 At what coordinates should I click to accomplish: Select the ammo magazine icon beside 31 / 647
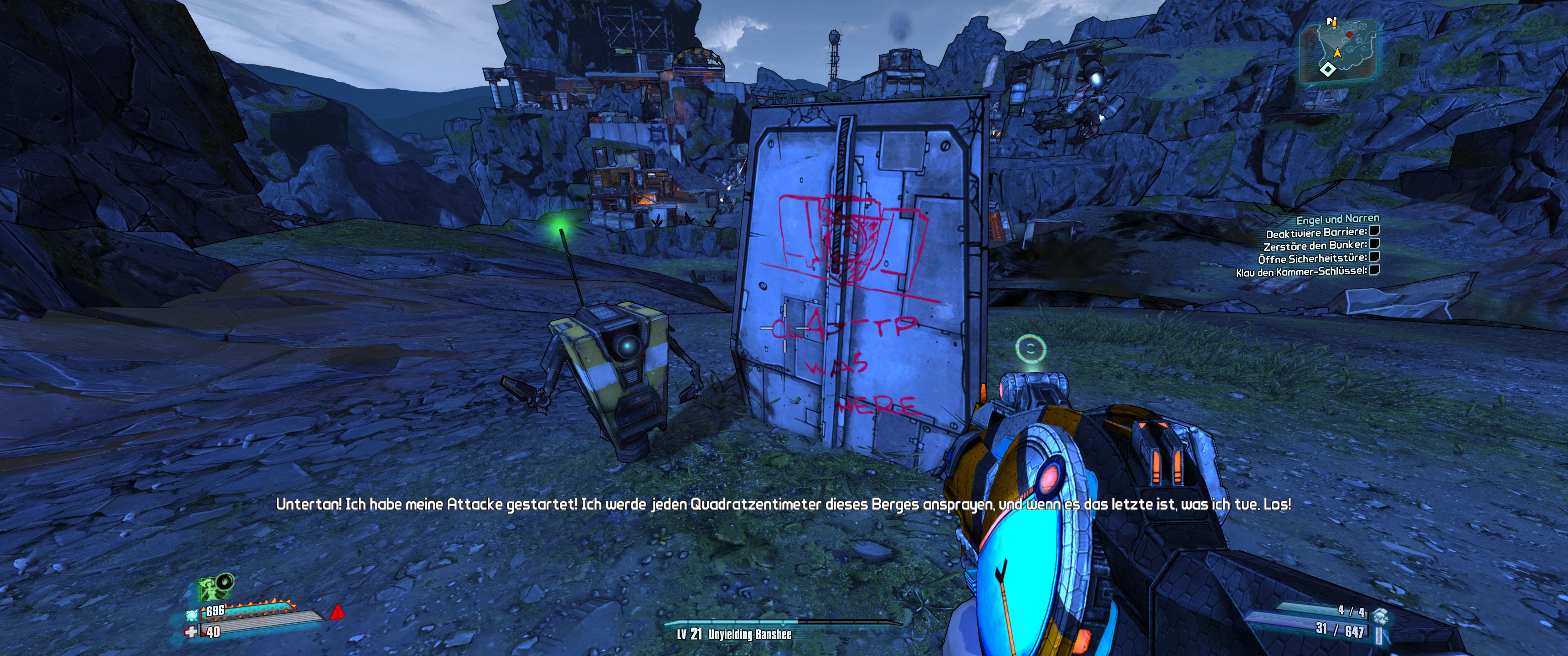[x=1379, y=635]
